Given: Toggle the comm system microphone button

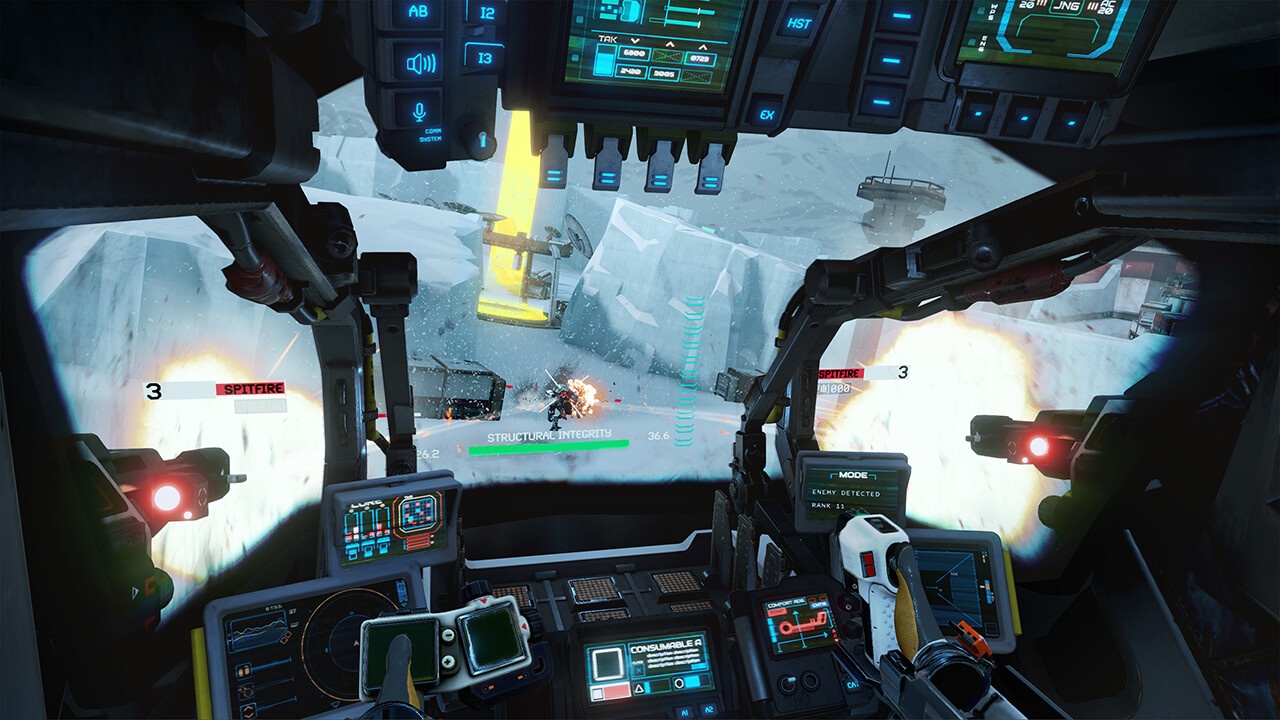Looking at the screenshot, I should tap(419, 108).
